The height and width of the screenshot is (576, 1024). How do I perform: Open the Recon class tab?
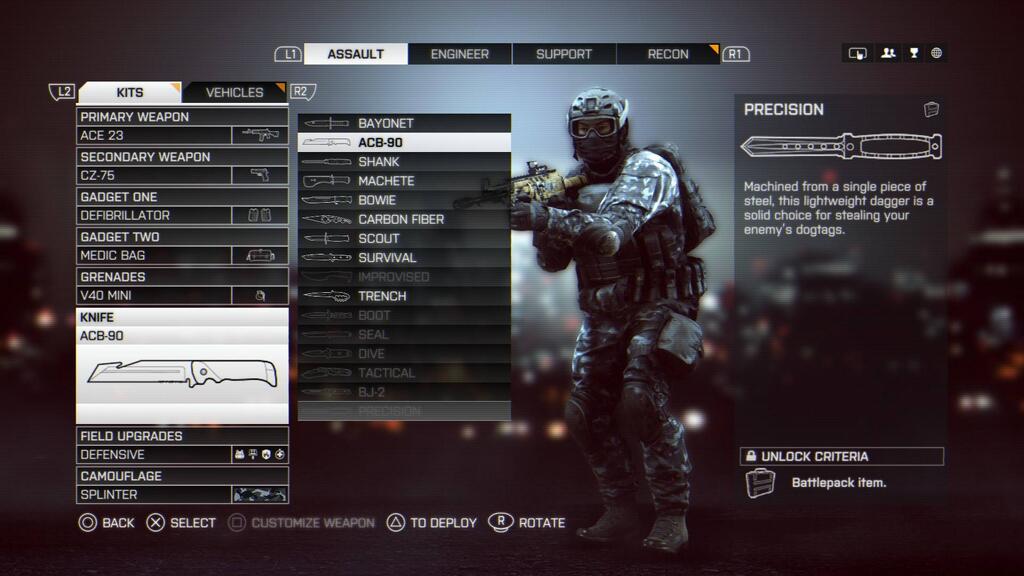pos(668,54)
